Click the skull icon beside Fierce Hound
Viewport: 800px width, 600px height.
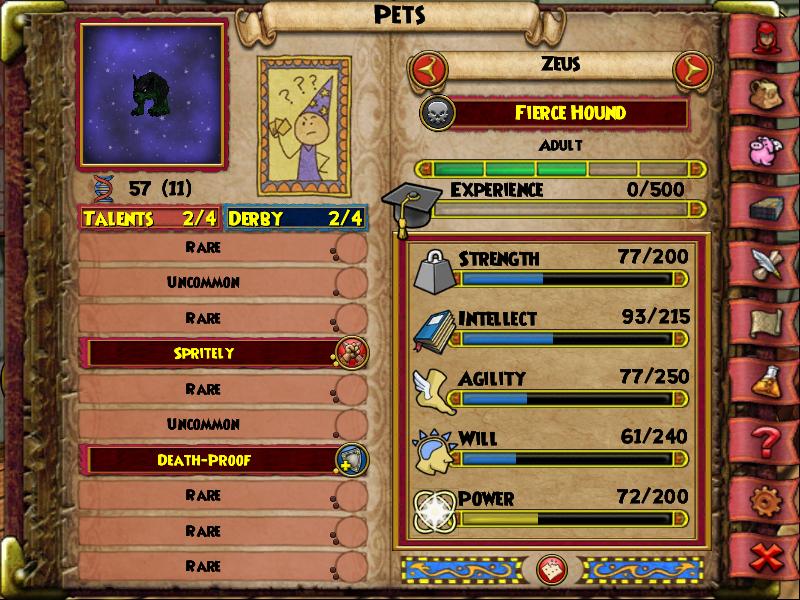[438, 112]
